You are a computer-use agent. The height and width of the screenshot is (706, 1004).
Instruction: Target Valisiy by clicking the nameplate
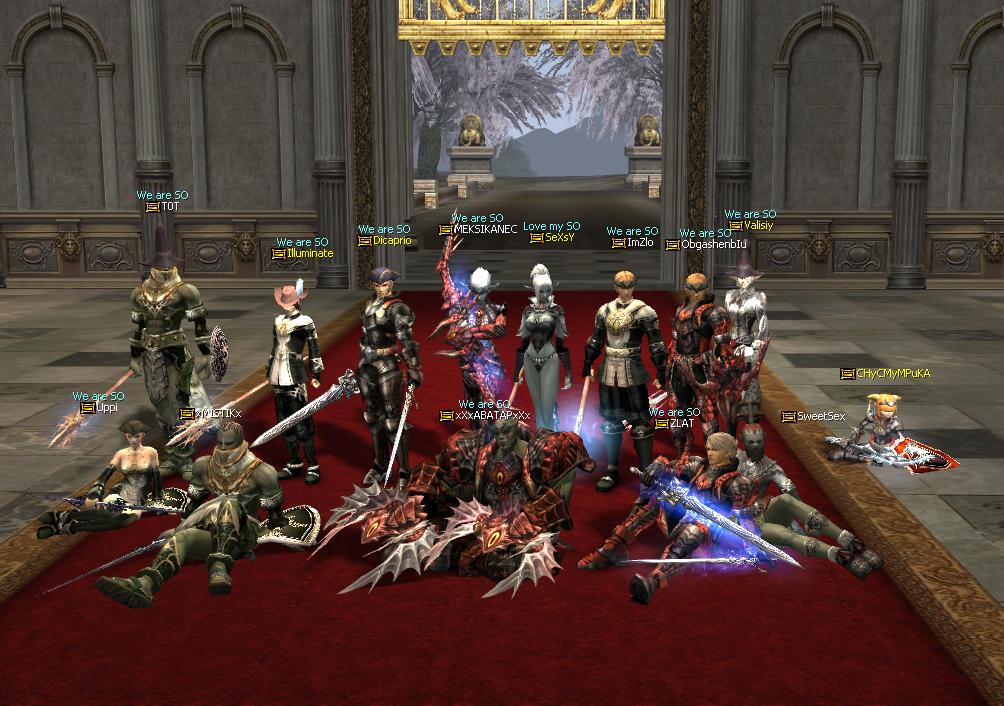758,226
